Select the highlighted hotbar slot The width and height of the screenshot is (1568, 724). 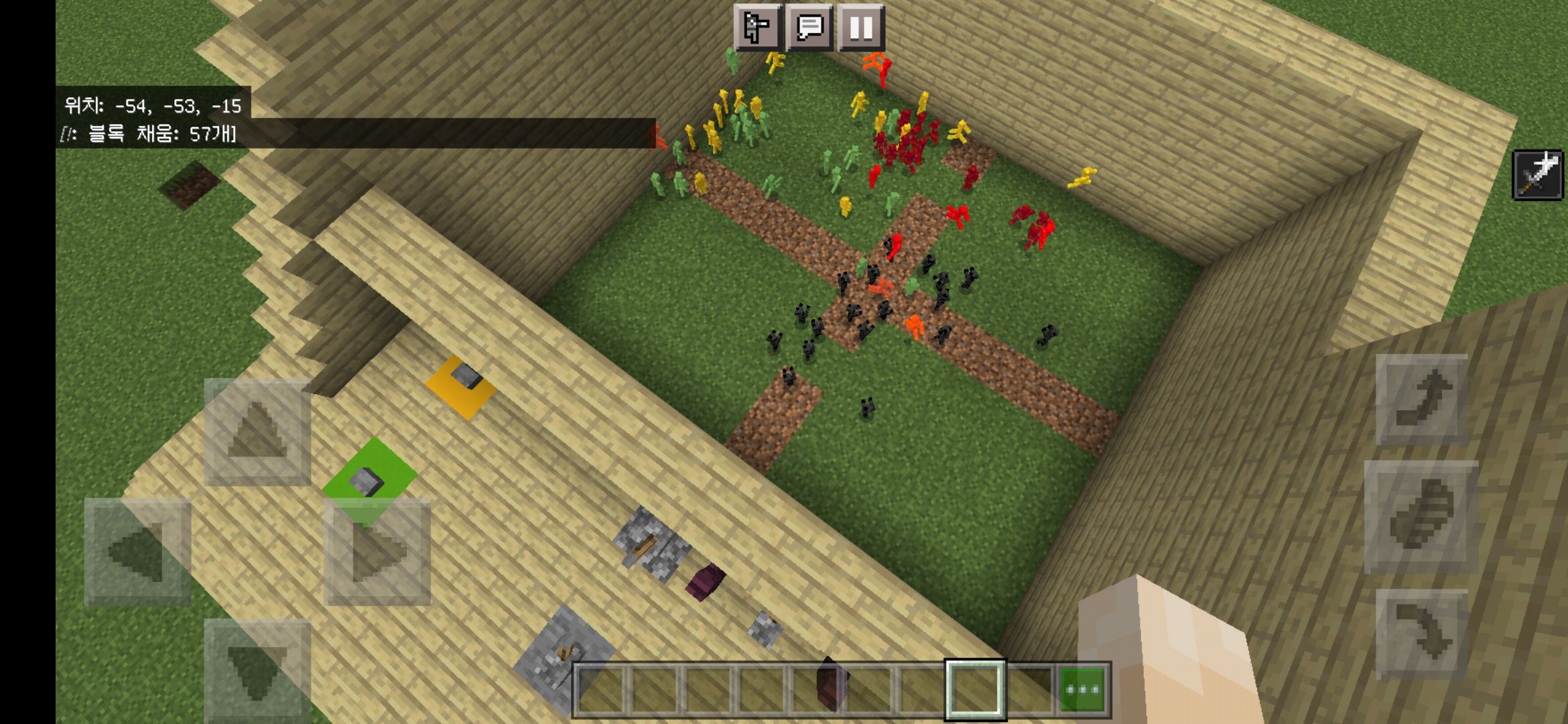pos(975,689)
